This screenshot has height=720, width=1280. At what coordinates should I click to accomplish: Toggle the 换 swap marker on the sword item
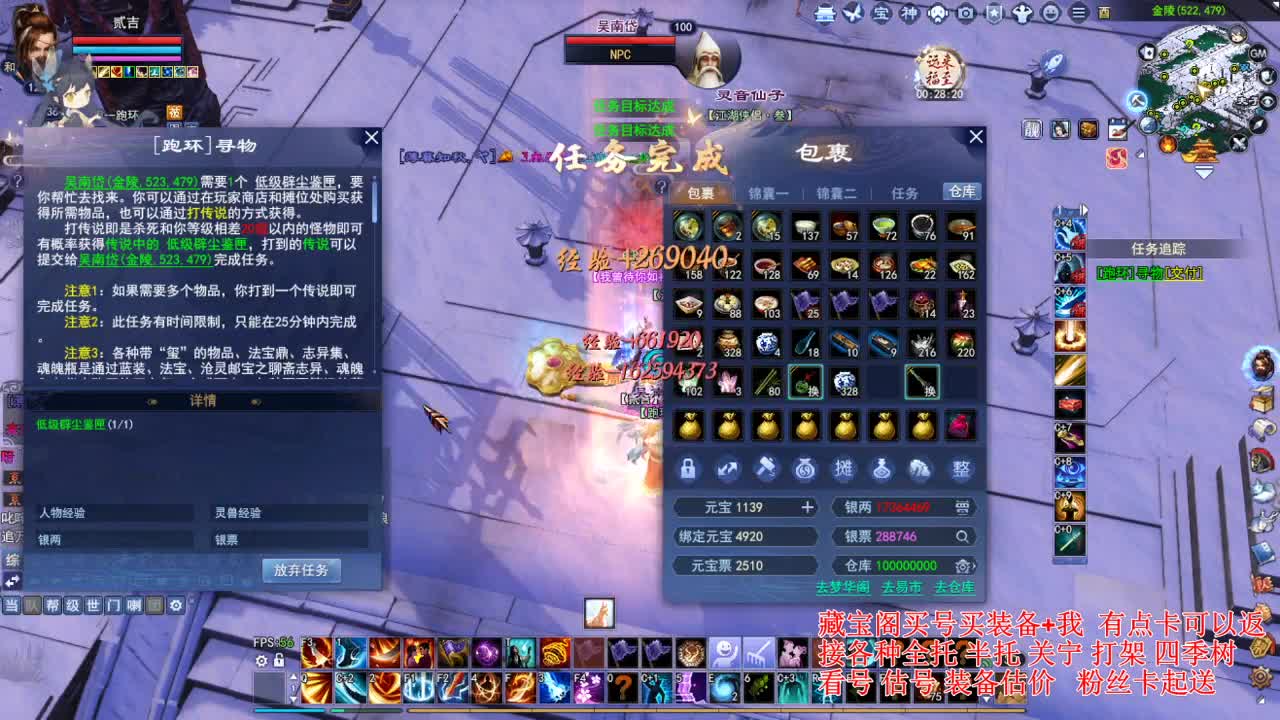point(928,391)
